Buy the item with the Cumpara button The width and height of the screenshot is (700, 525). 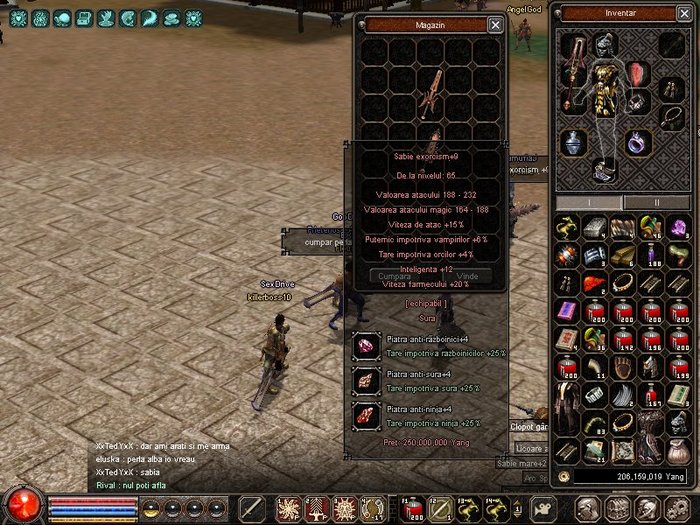pos(393,275)
